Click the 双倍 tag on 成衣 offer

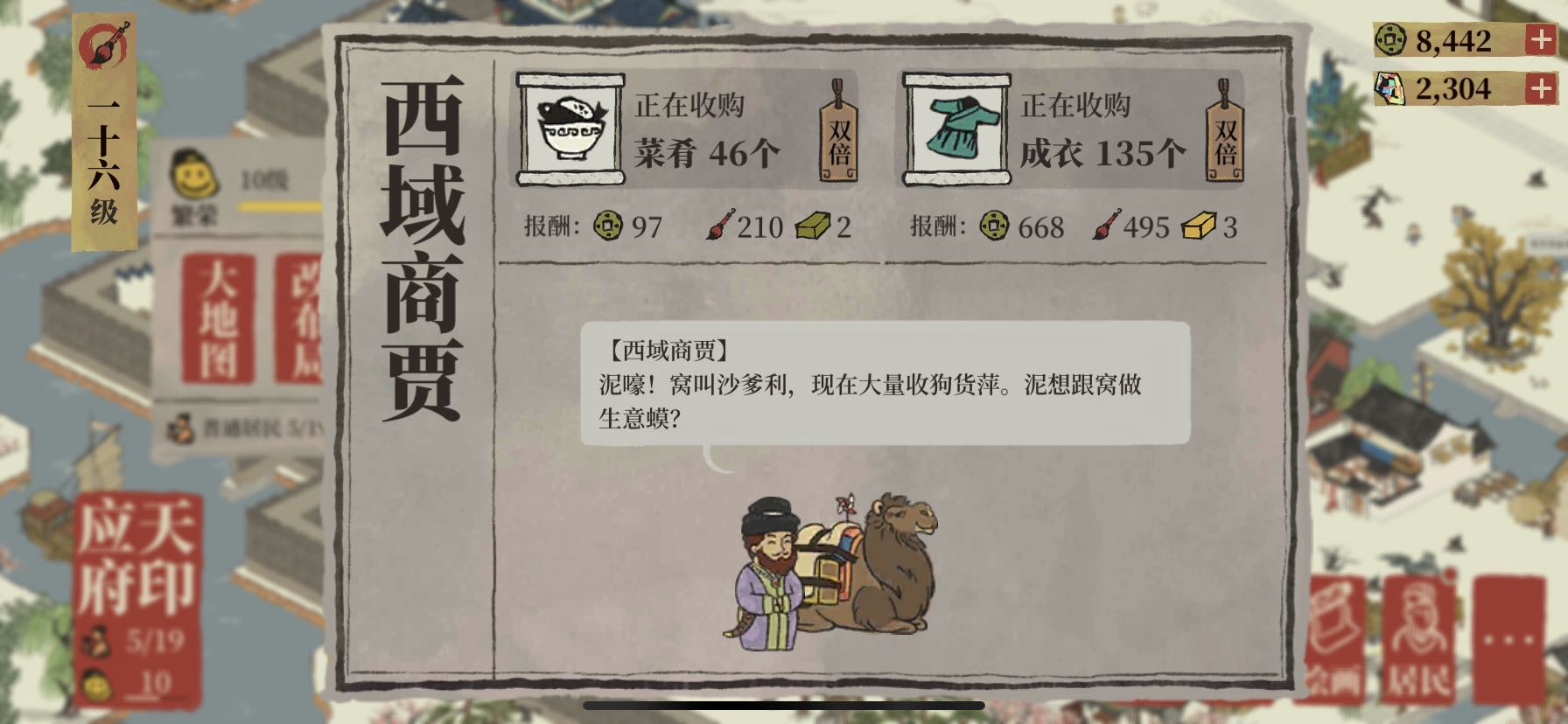pyautogui.click(x=1225, y=133)
